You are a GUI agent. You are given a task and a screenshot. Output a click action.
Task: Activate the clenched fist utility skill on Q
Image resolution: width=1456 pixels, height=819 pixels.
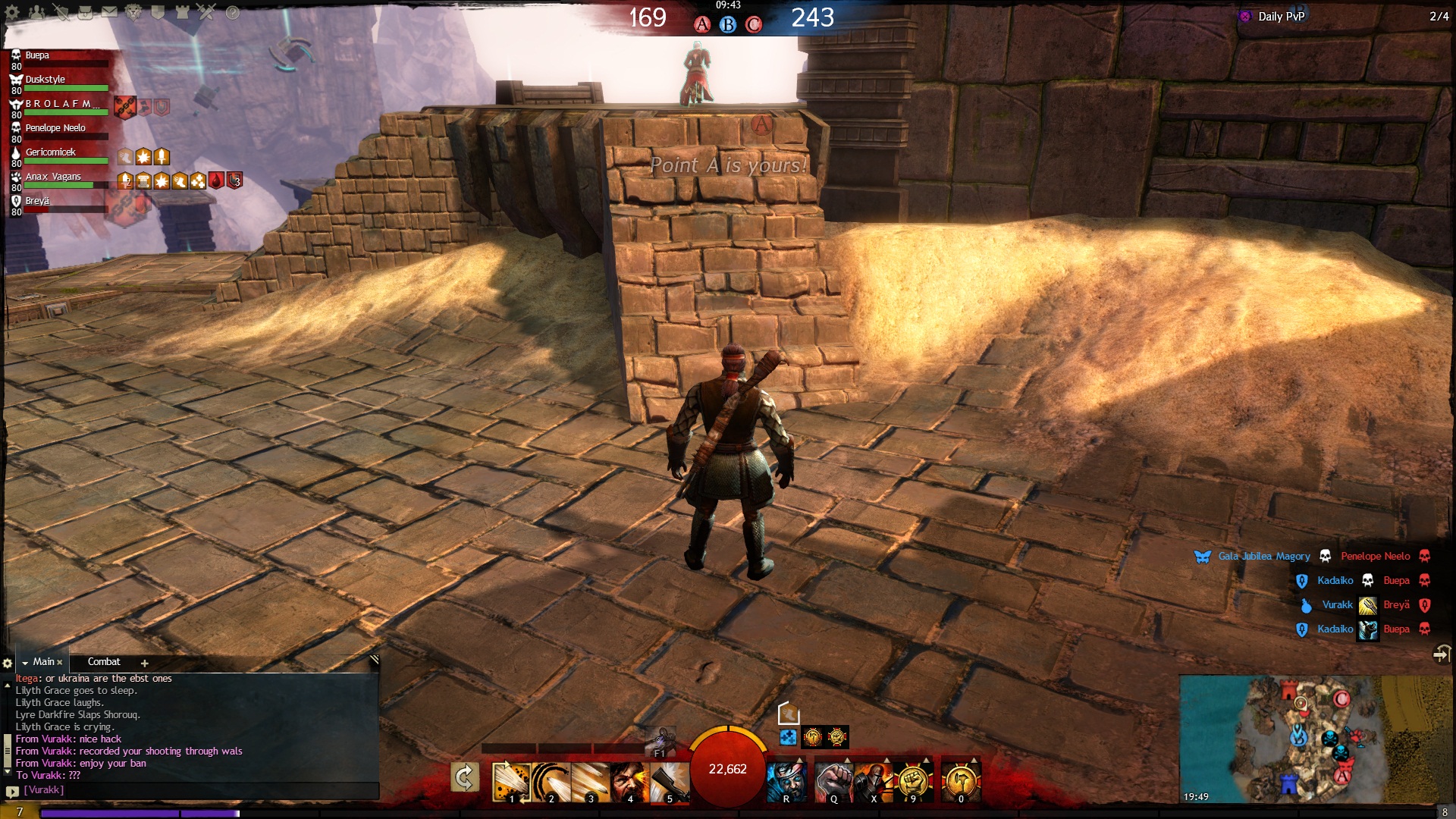[834, 782]
